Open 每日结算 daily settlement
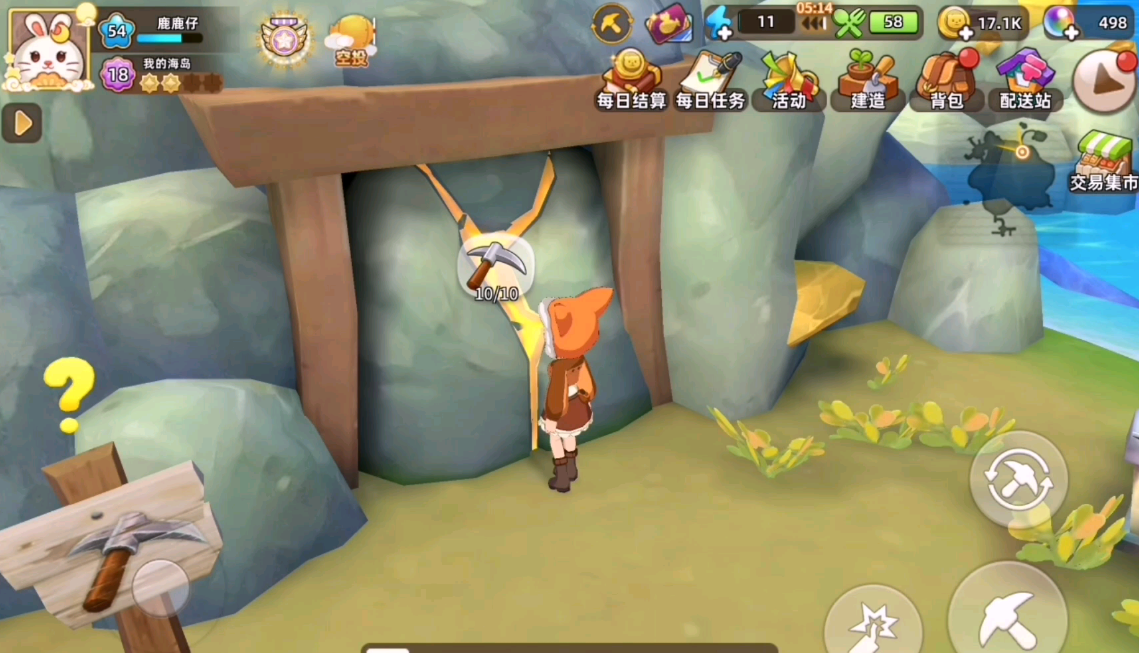 click(631, 80)
